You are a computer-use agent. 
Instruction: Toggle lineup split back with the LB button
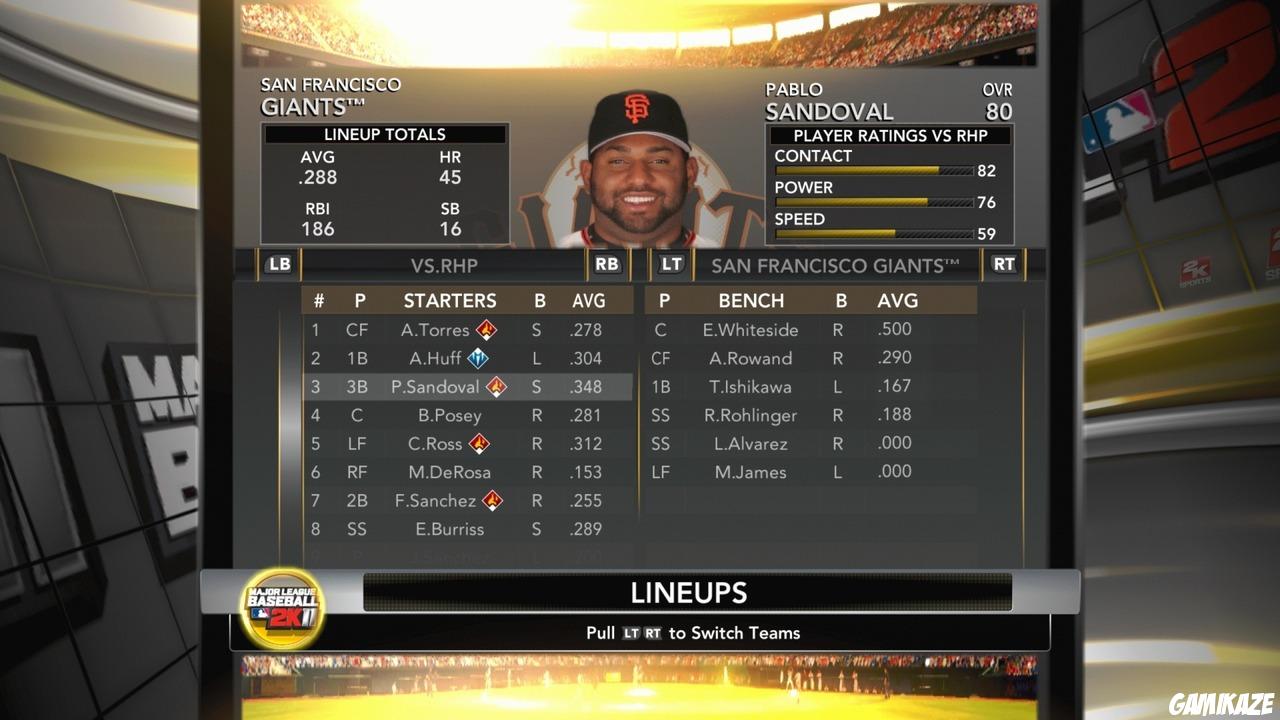(x=278, y=264)
